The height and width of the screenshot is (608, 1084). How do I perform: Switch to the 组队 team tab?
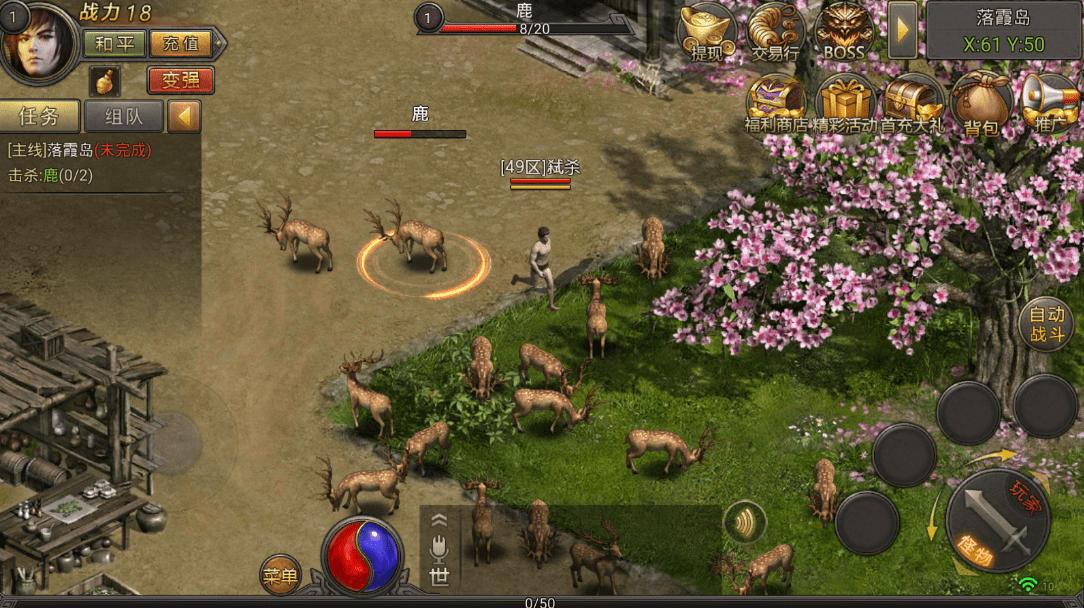[x=123, y=116]
